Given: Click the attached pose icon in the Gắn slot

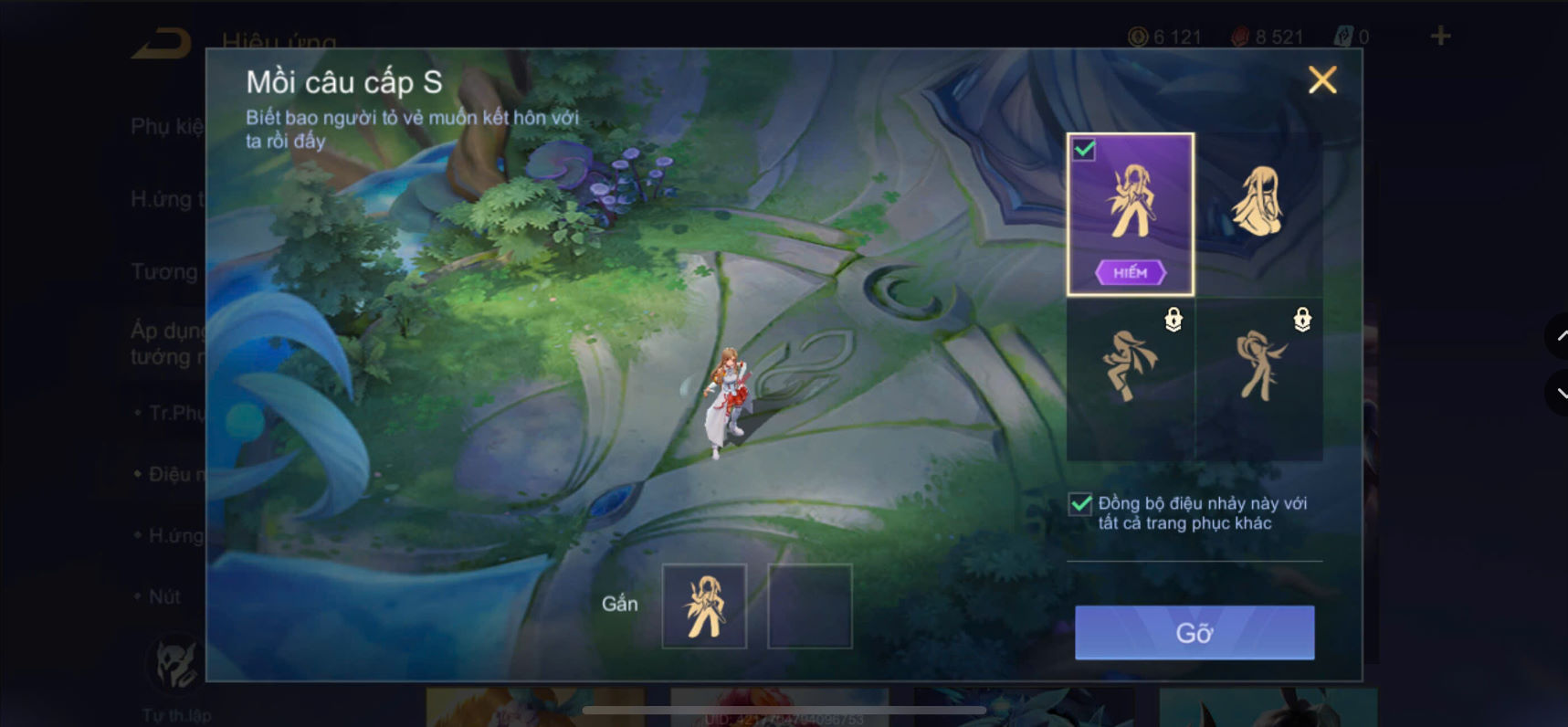Looking at the screenshot, I should click(x=704, y=605).
